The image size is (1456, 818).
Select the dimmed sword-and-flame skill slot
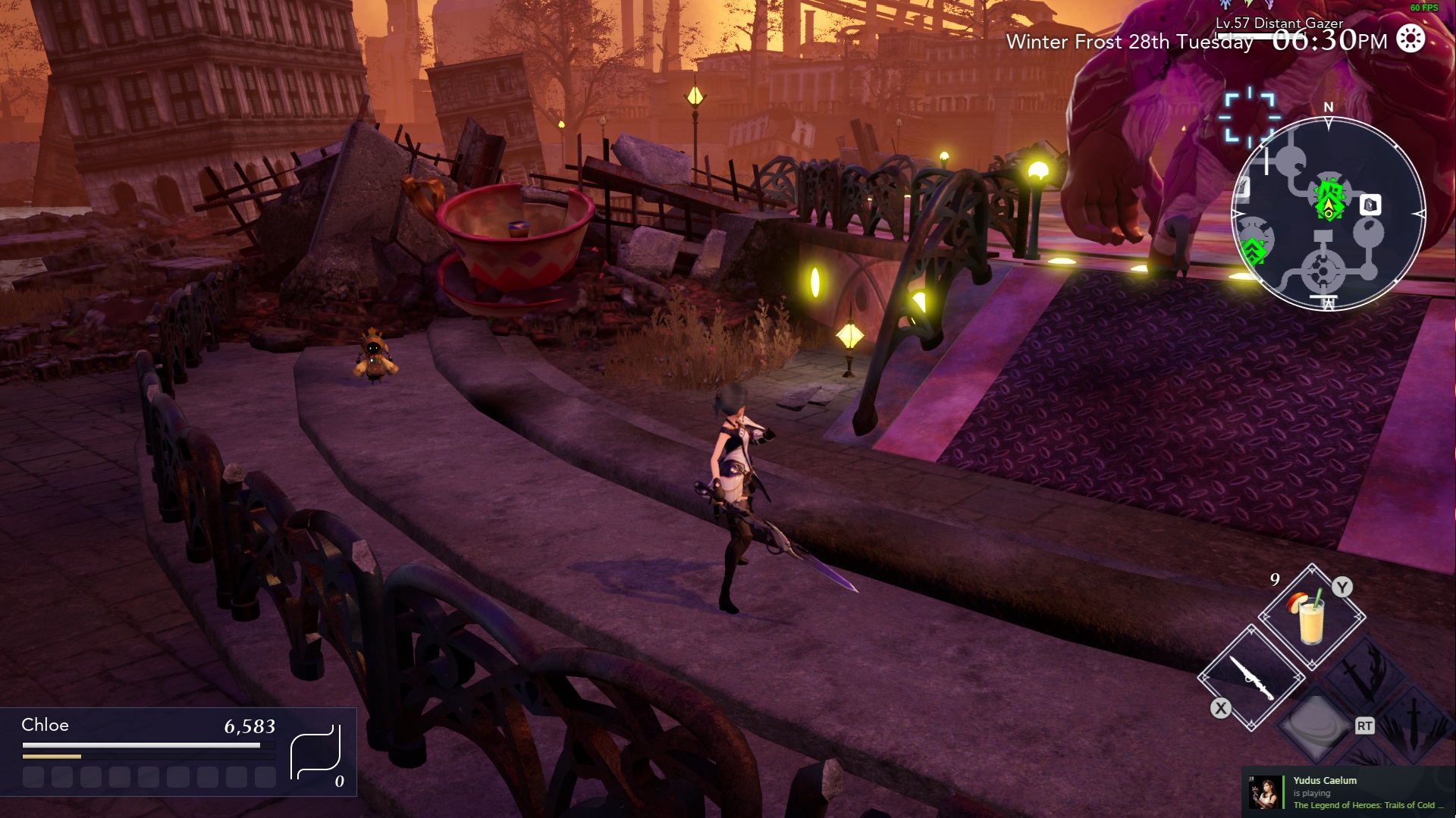pos(1364,670)
